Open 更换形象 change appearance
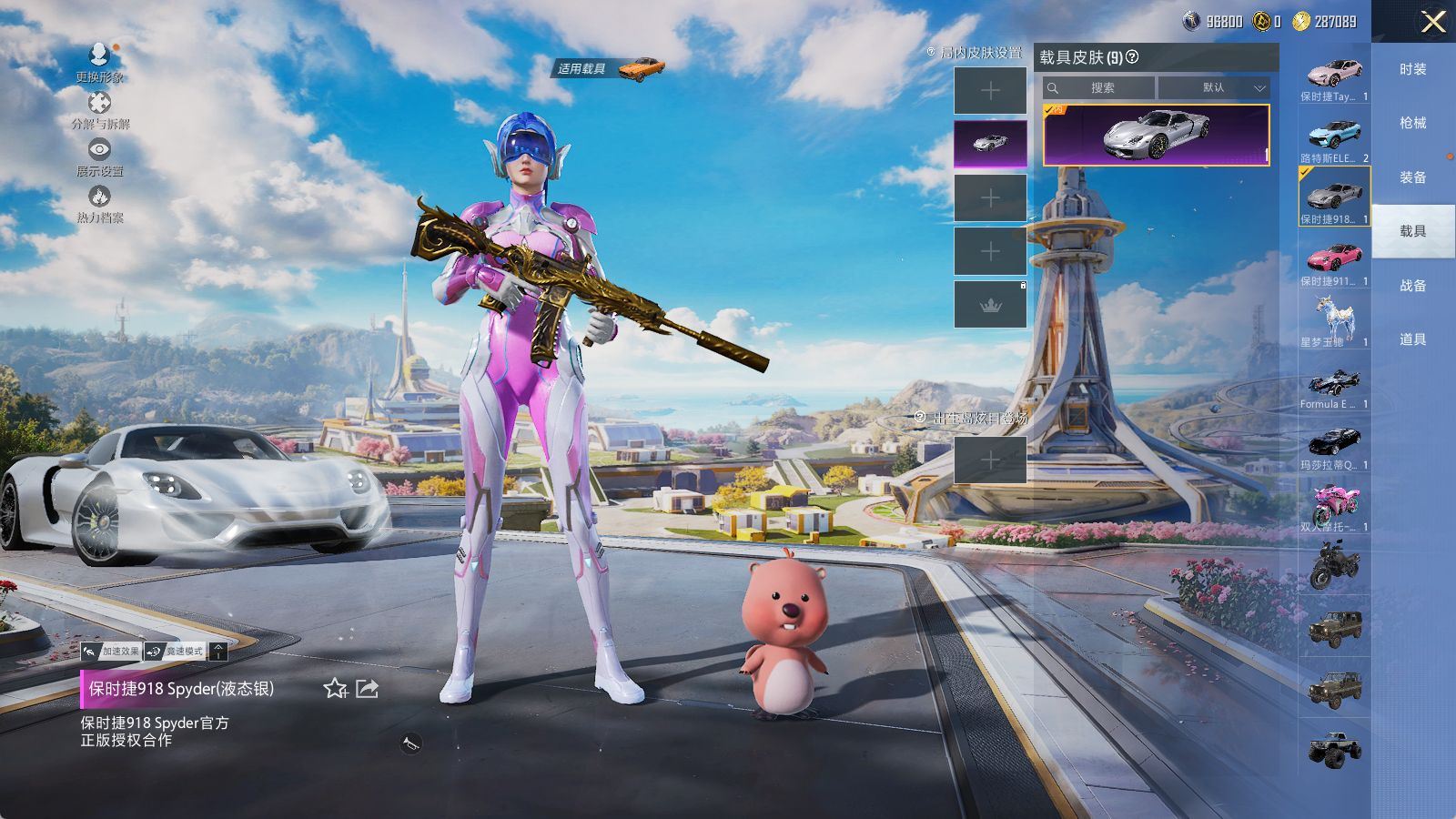Screen dimensions: 1456x819 coord(99,63)
